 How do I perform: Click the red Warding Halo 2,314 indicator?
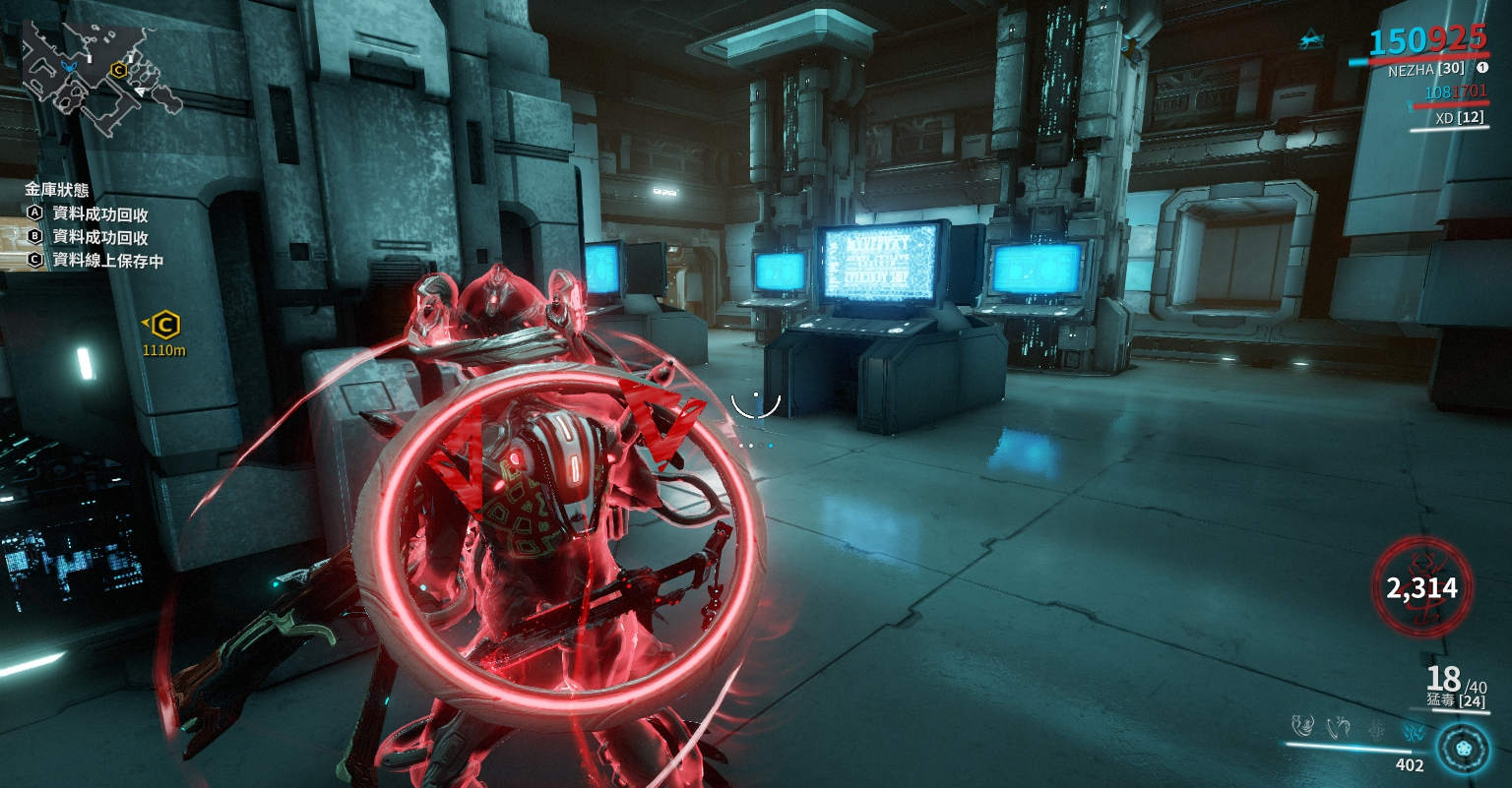(x=1421, y=587)
